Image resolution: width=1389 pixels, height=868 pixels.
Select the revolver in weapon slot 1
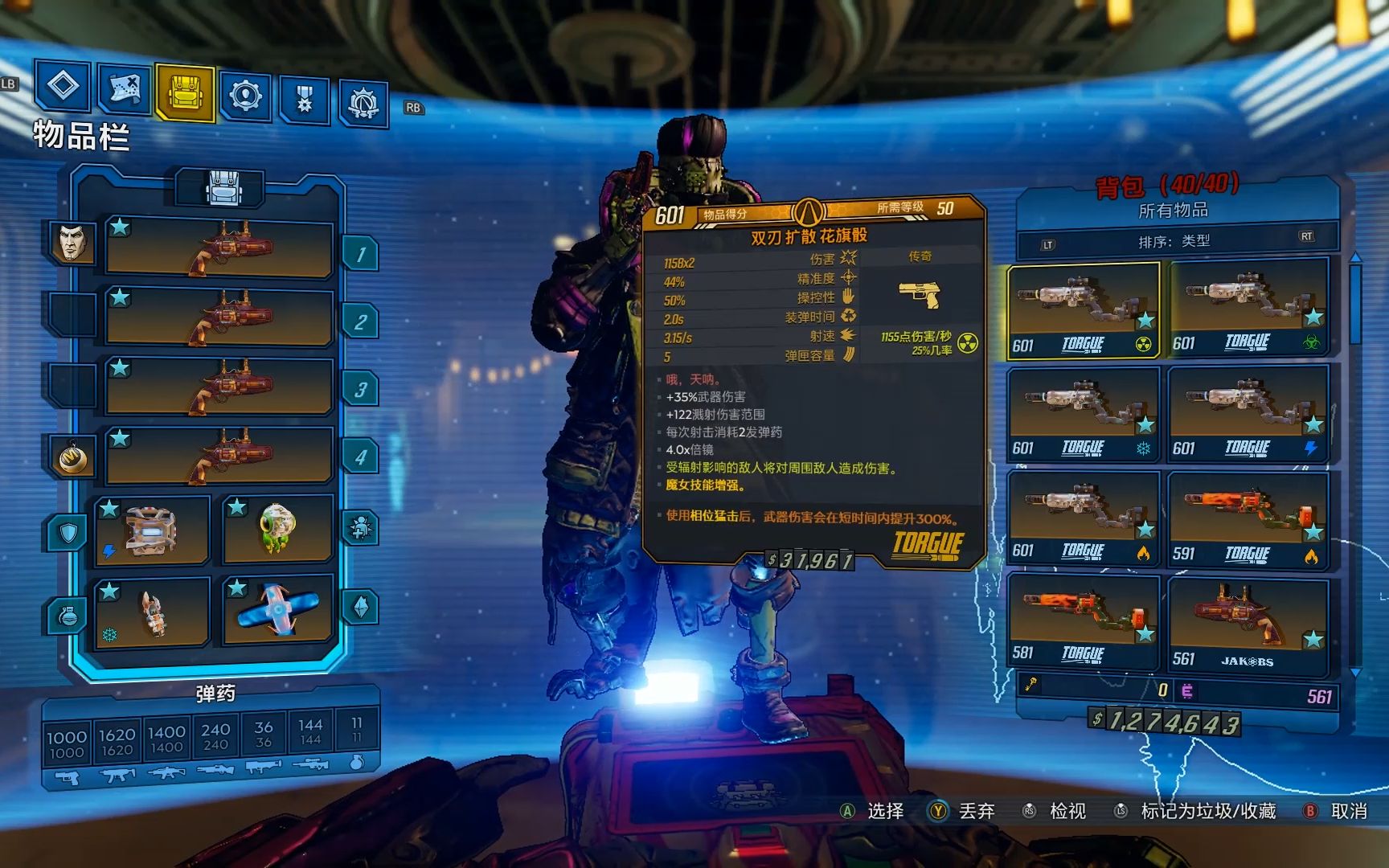(x=219, y=249)
